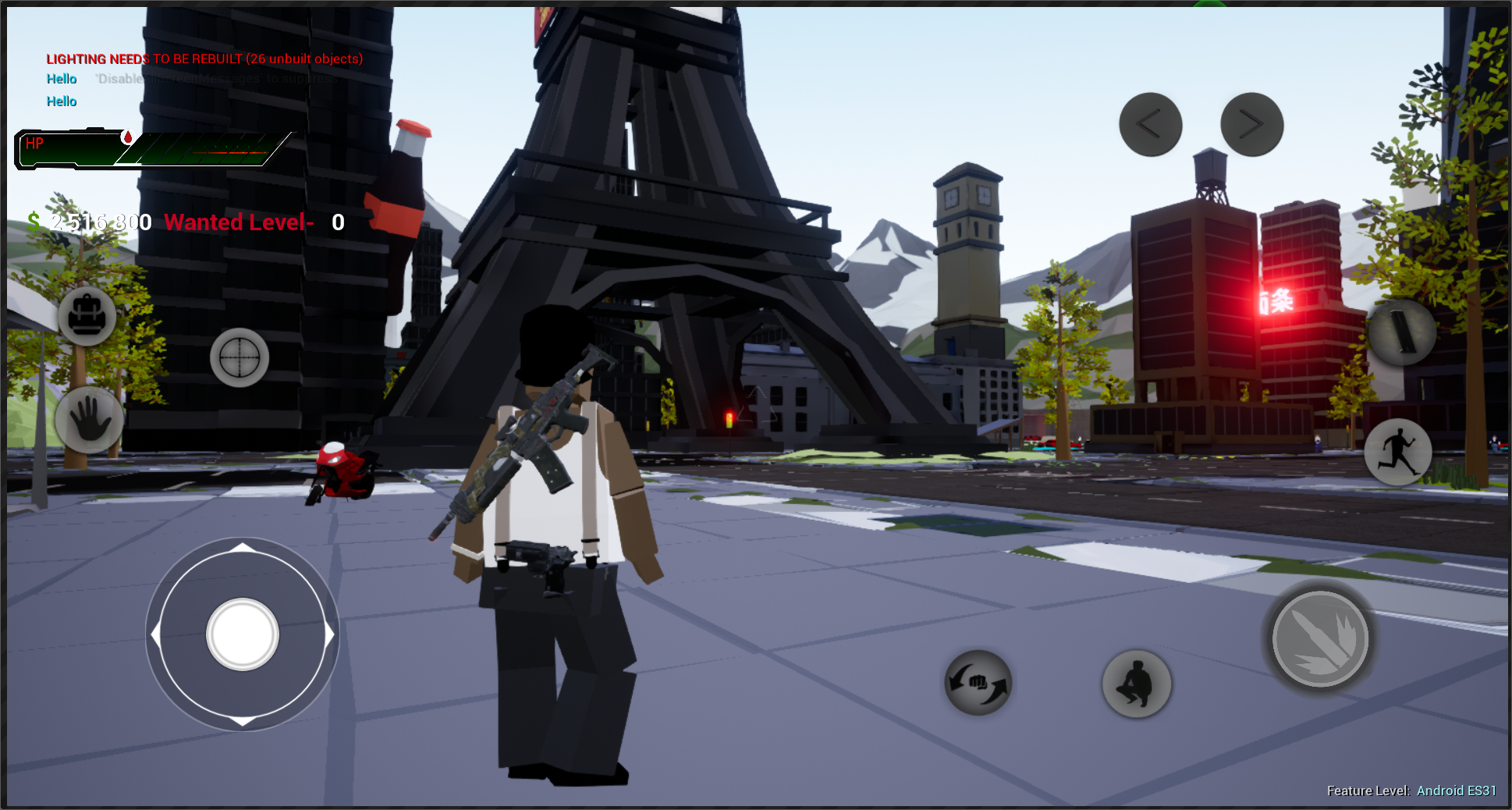Tap the hand interaction icon
1512x810 pixels.
click(88, 422)
